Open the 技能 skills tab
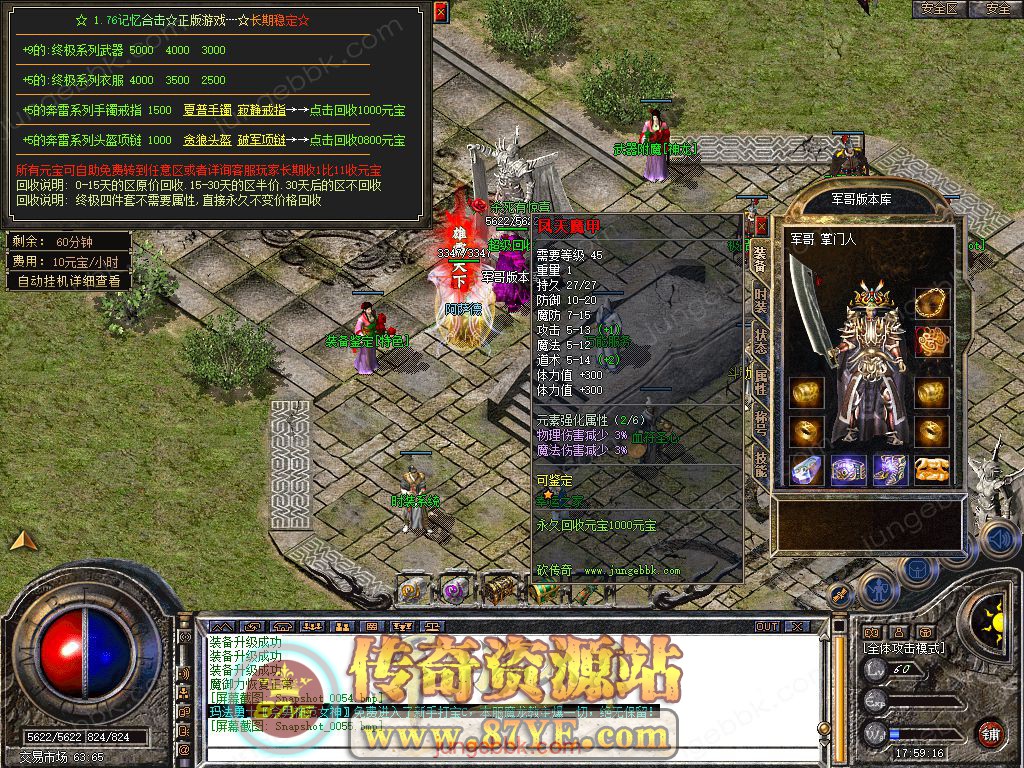The width and height of the screenshot is (1024, 768). (760, 461)
